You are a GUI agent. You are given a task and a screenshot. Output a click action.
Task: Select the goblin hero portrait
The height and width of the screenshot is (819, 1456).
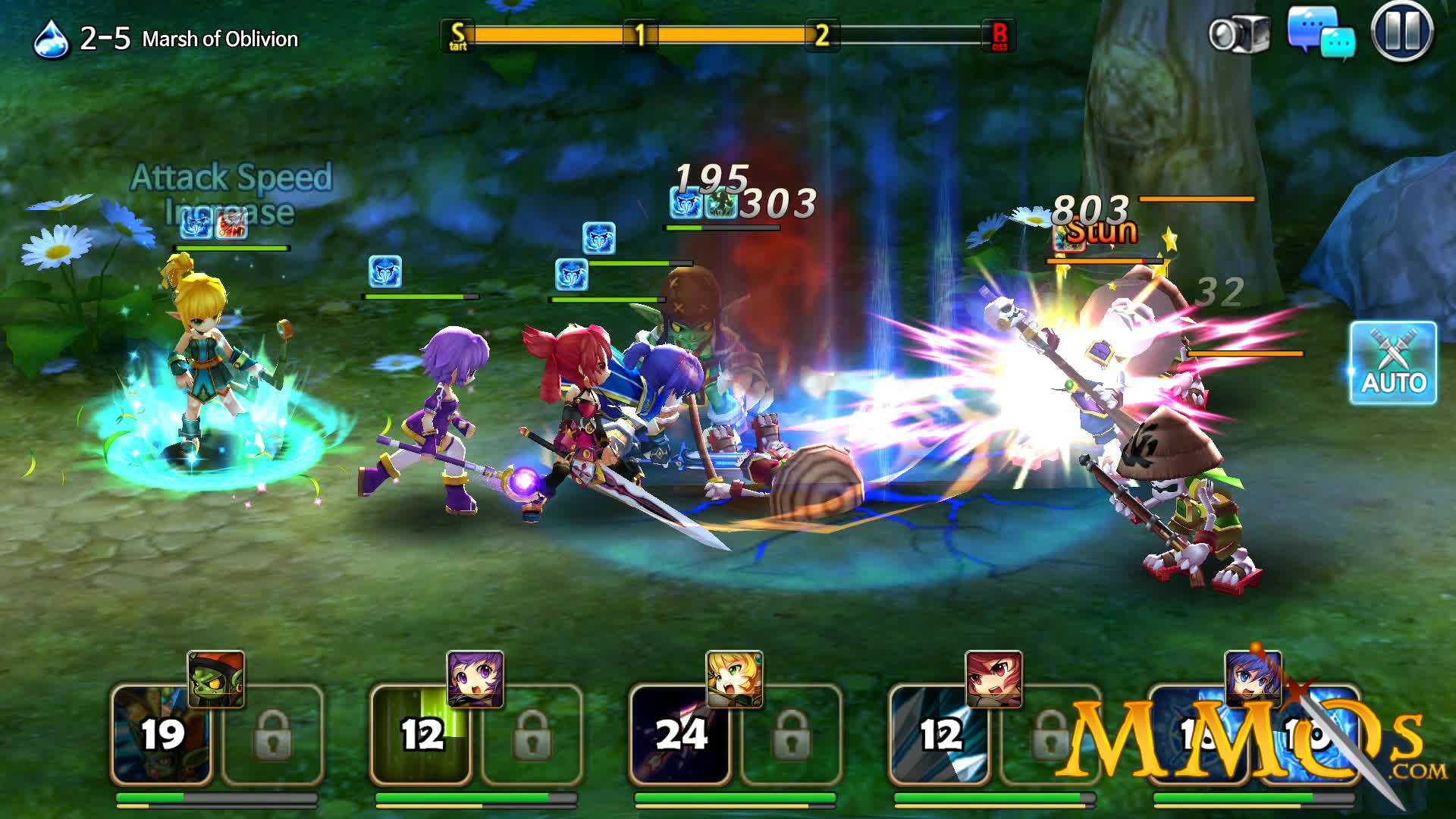click(216, 679)
